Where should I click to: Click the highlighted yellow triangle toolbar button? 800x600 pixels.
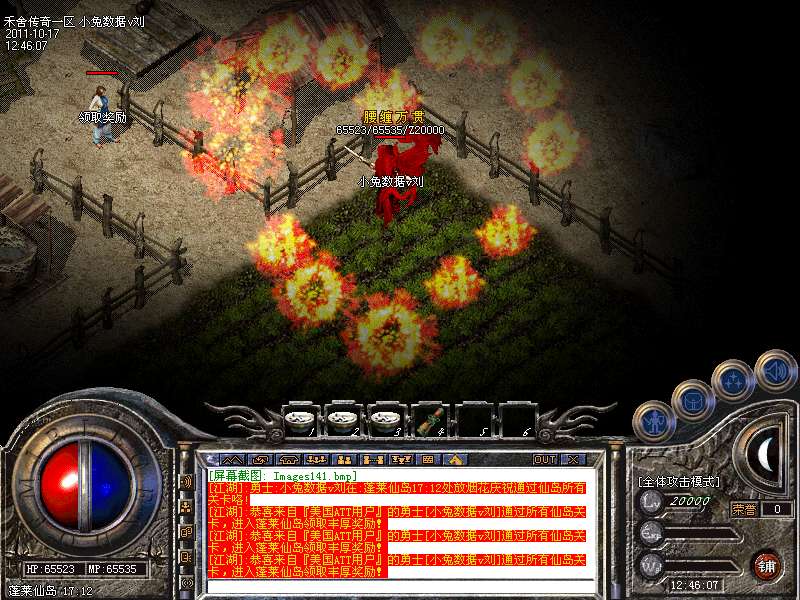point(454,459)
